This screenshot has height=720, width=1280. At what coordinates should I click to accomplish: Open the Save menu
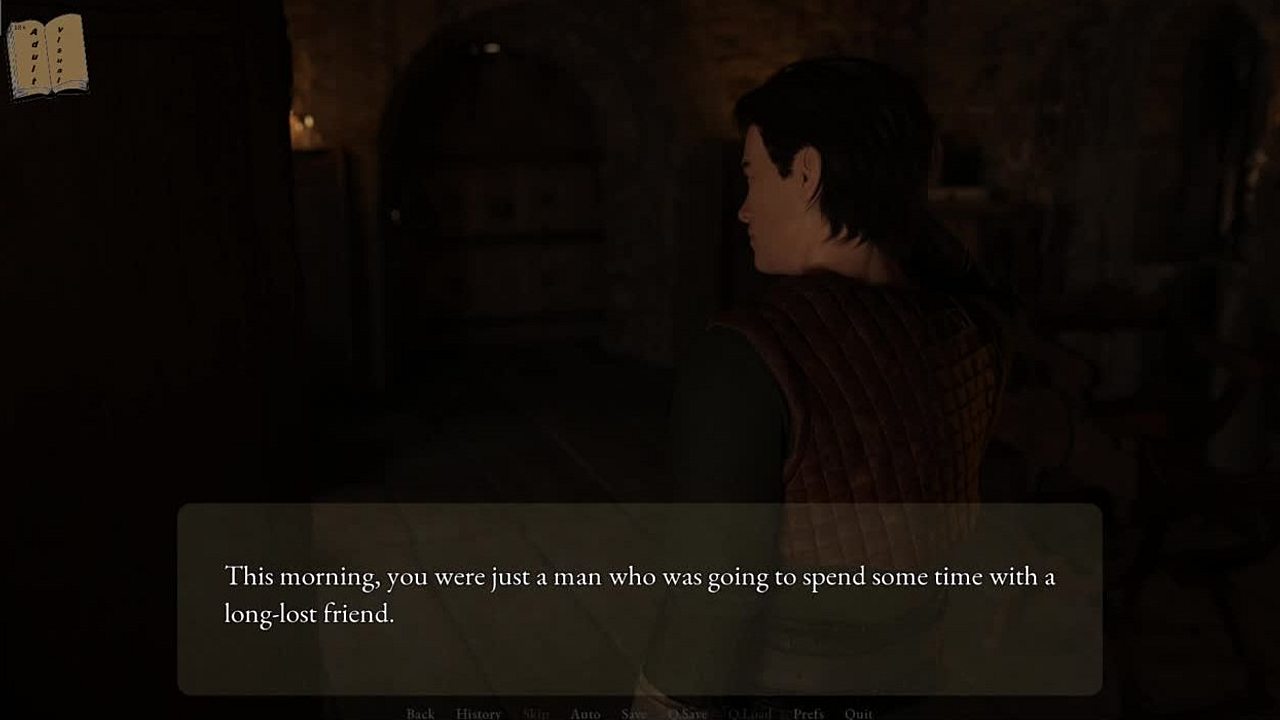point(633,713)
